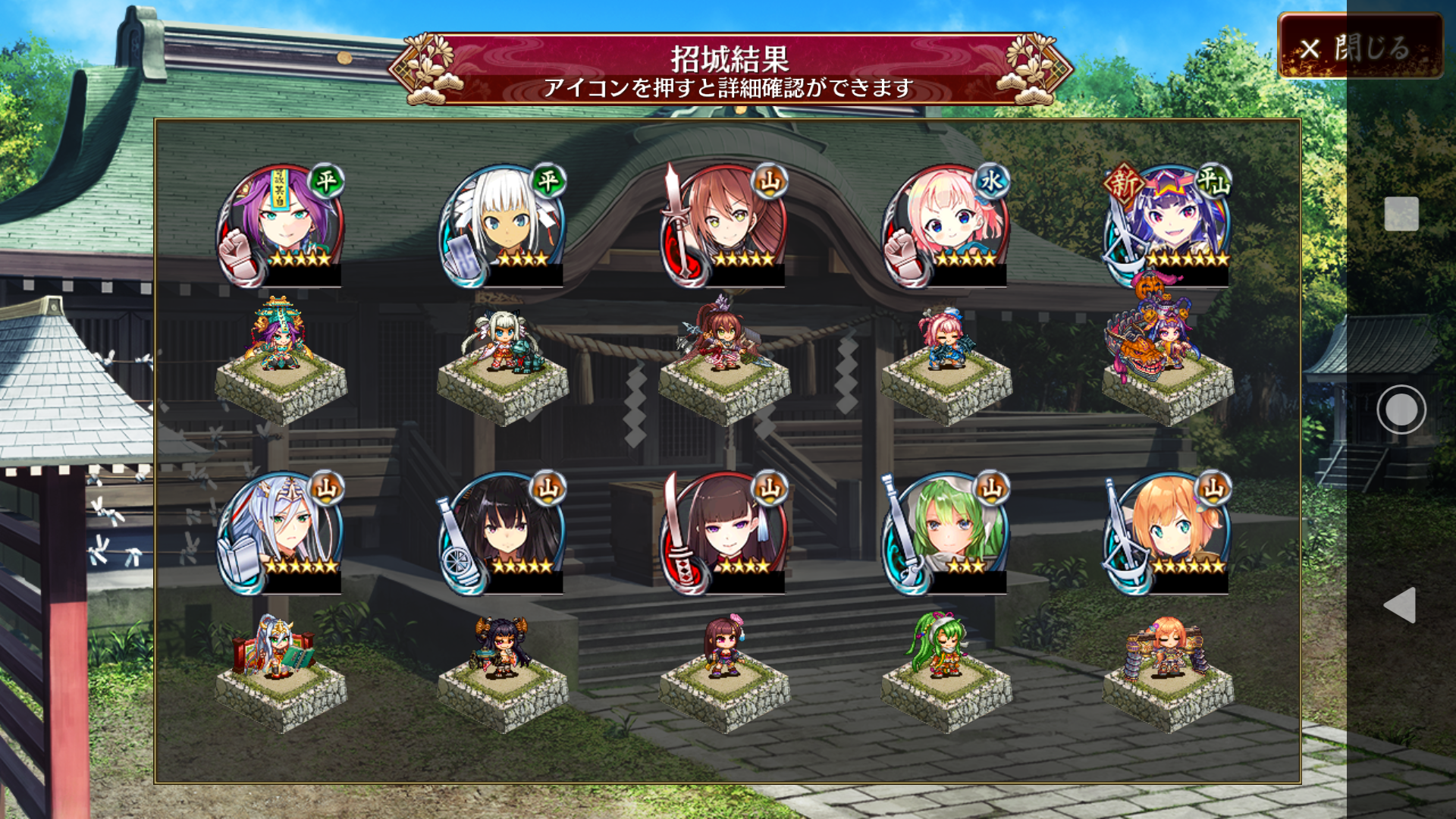Open the silver-haired crowned girl's icon
The image size is (1456, 819).
pos(281,532)
